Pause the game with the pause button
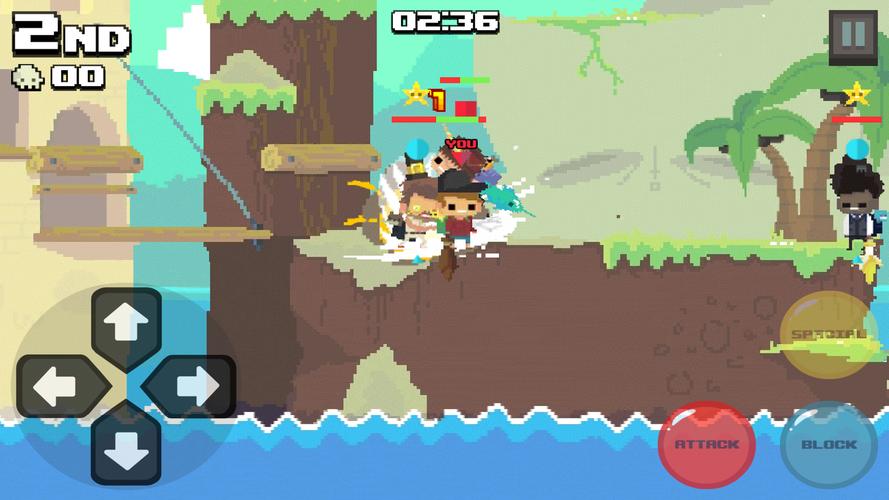 (852, 36)
